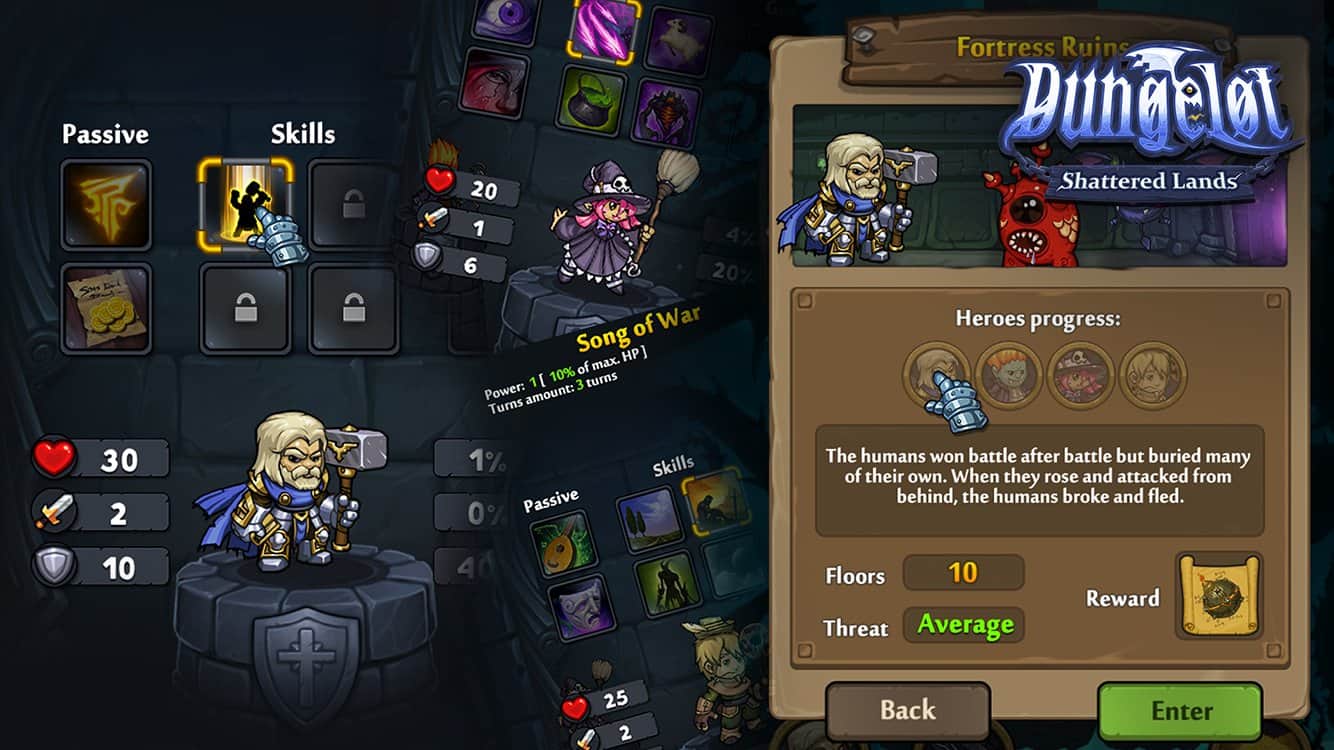Select the bard's highlighted sunset skill
This screenshot has width=1334, height=750.
pos(711,499)
